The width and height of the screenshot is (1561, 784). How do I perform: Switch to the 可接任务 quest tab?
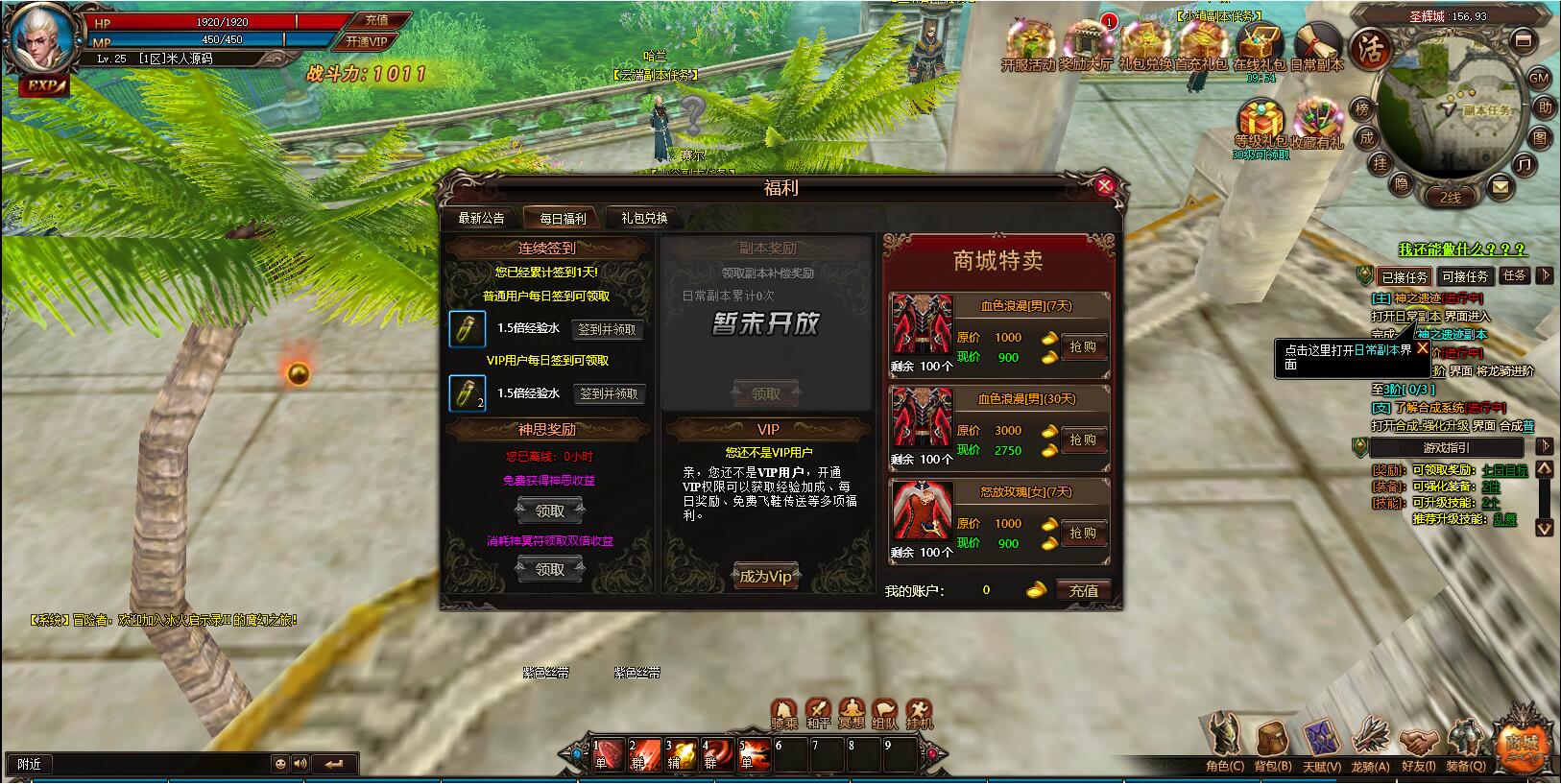(1464, 276)
